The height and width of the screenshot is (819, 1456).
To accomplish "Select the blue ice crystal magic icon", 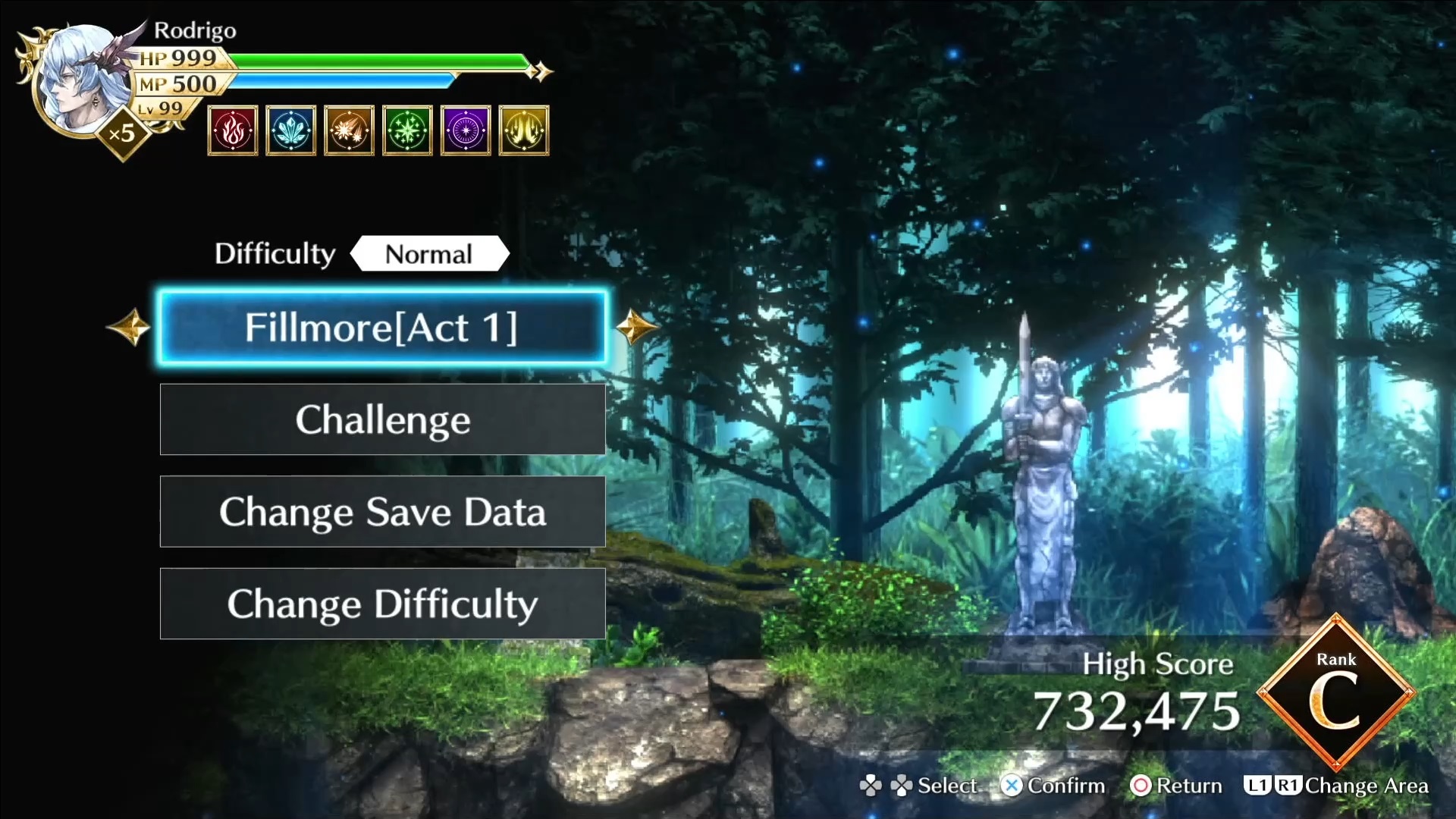I will coord(291,130).
